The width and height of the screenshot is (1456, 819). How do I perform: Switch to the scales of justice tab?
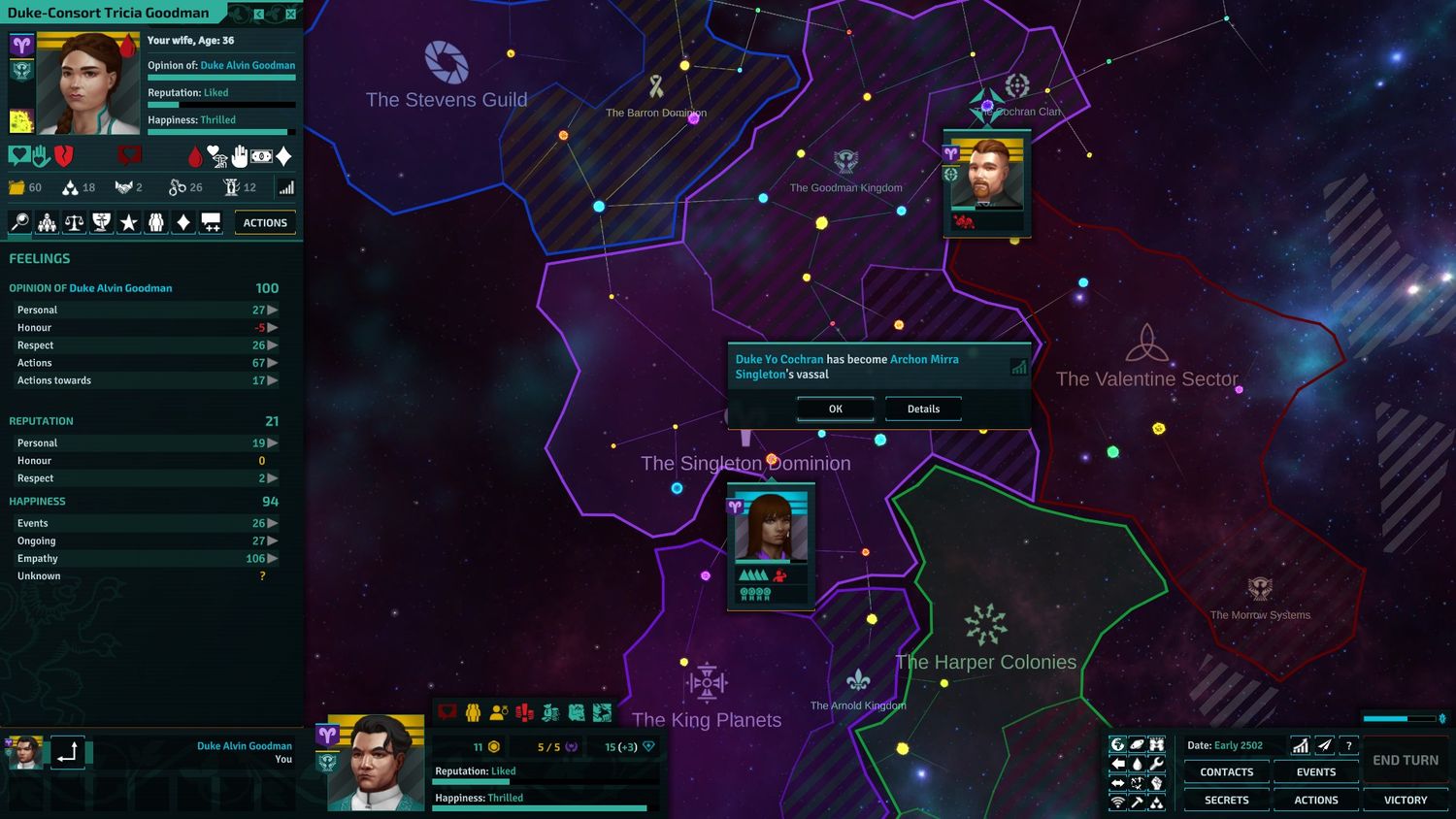point(74,223)
